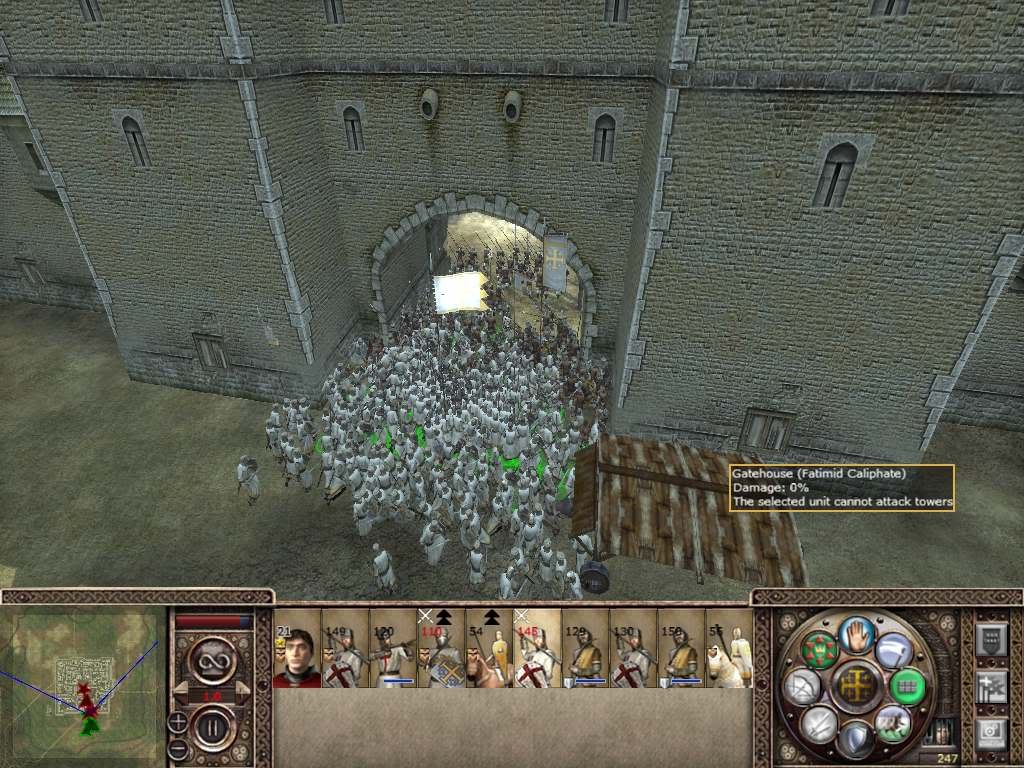Toggle the green grid formation button
Image resolution: width=1024 pixels, height=768 pixels.
point(907,685)
